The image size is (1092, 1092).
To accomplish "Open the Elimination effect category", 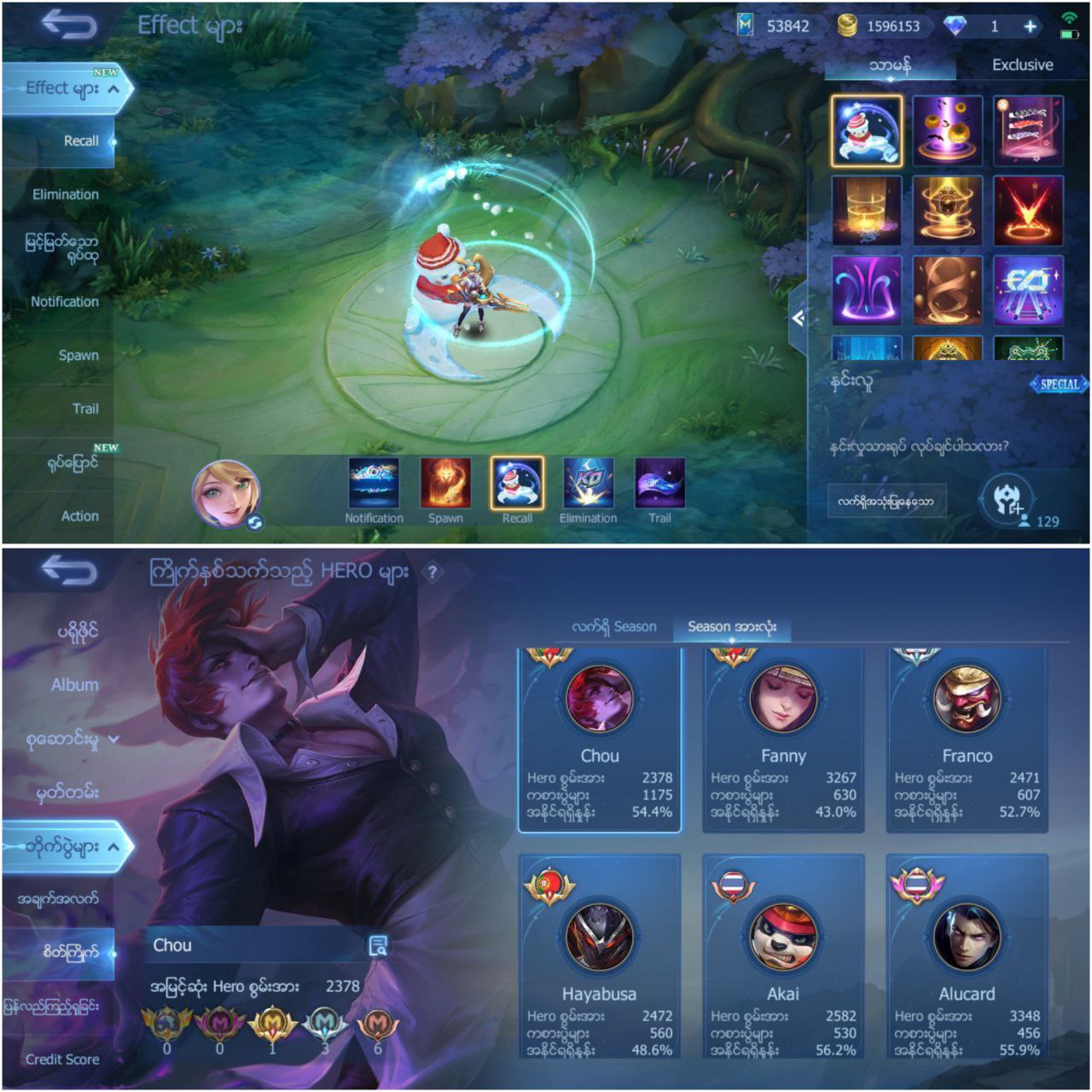I will (65, 195).
